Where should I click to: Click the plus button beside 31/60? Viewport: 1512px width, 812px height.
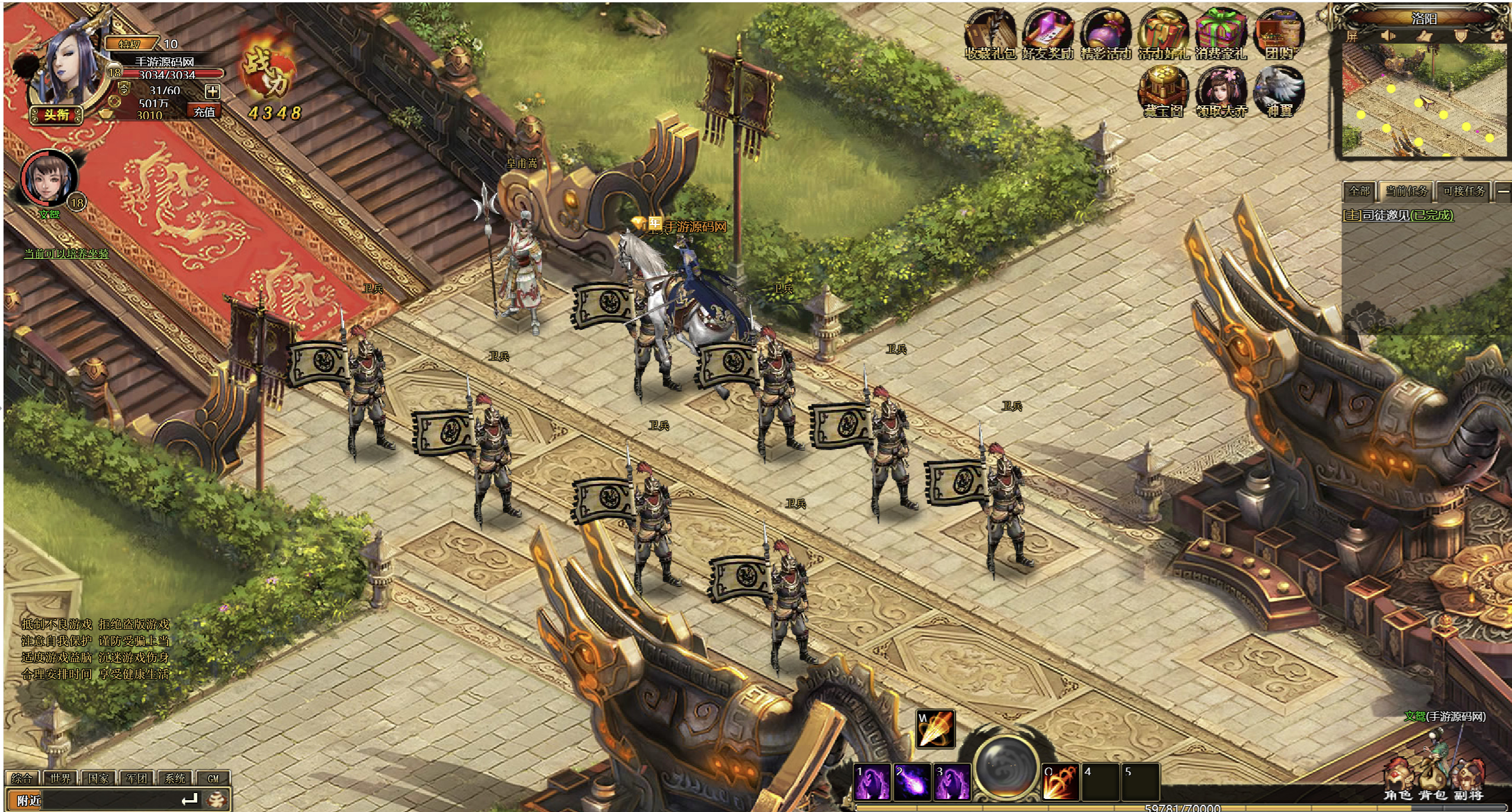(212, 91)
